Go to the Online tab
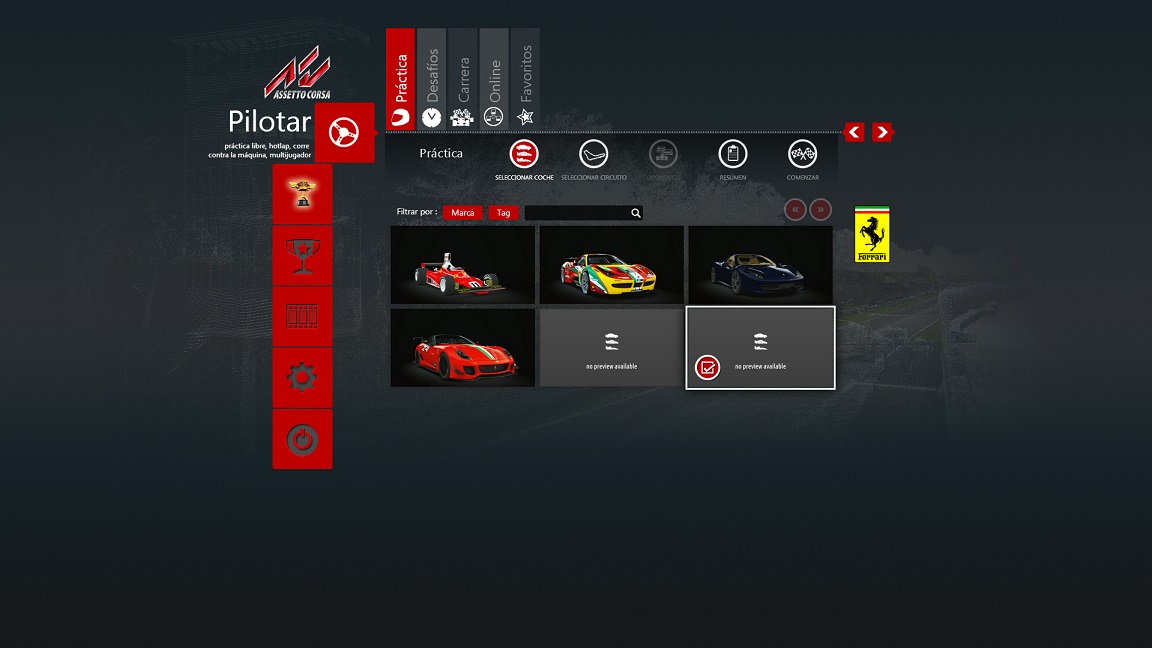The width and height of the screenshot is (1152, 648). click(494, 80)
